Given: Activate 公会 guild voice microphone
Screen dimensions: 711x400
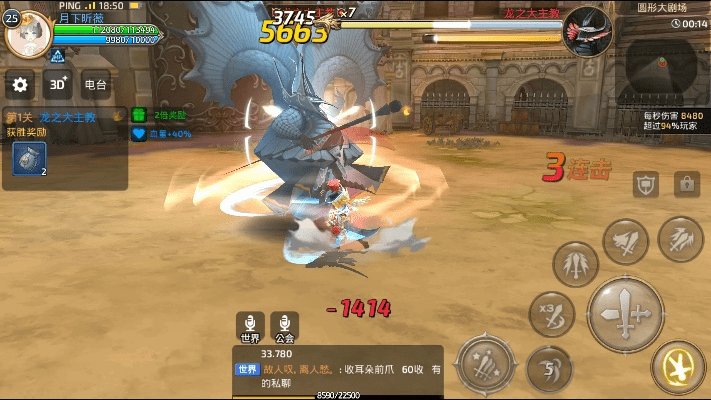Looking at the screenshot, I should click(285, 325).
